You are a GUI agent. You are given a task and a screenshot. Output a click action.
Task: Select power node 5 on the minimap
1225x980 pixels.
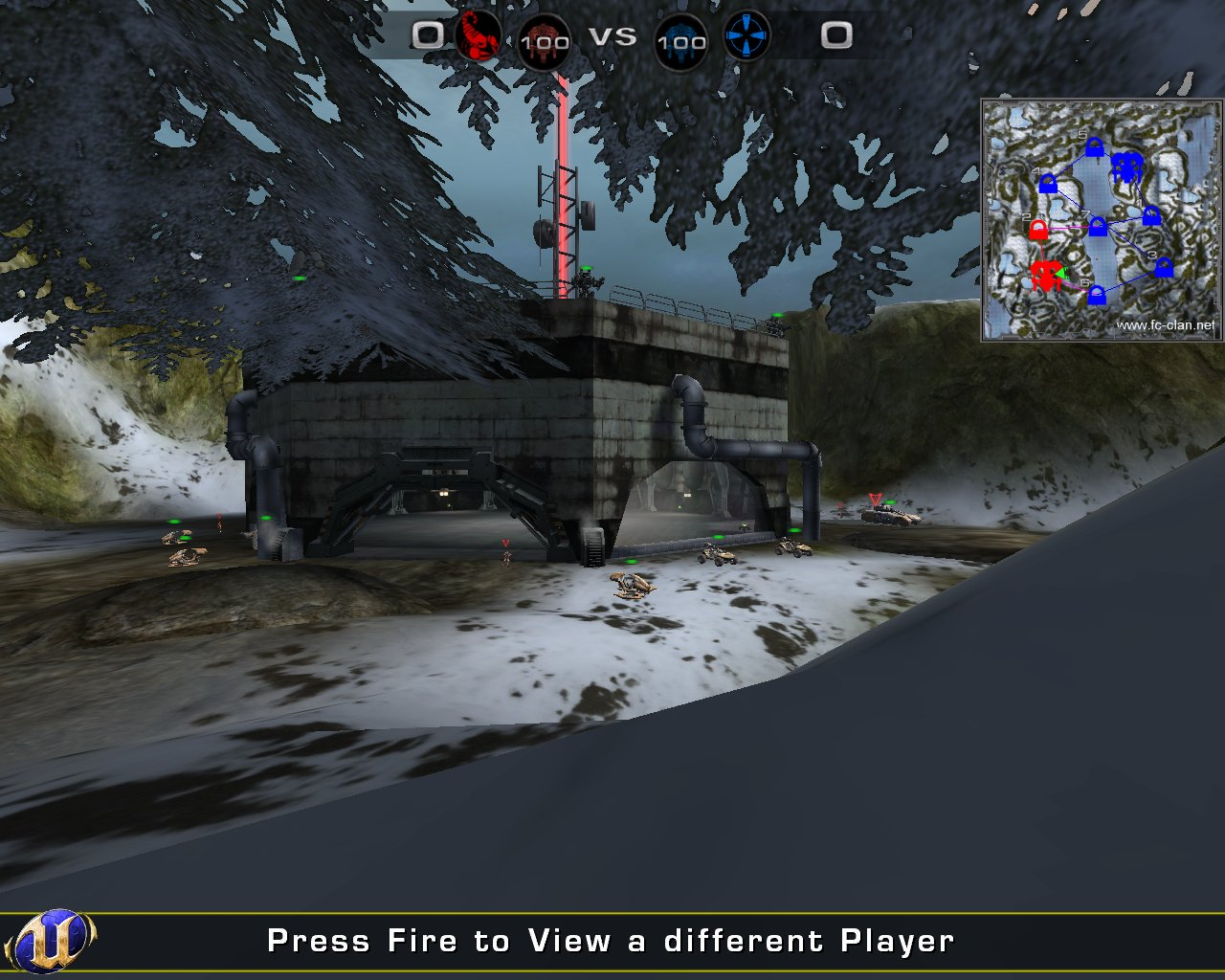[x=1094, y=146]
